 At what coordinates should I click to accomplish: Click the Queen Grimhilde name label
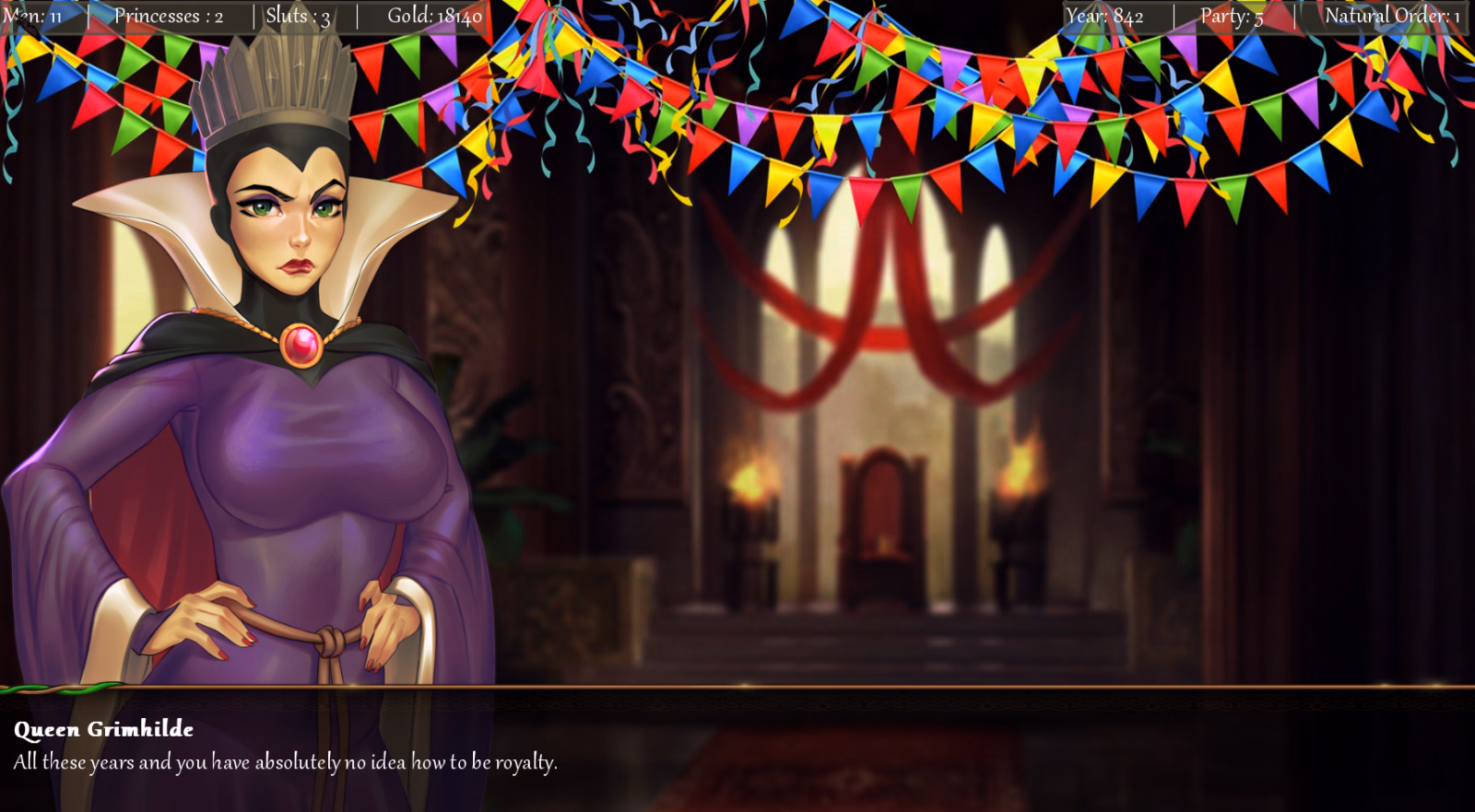tap(103, 730)
